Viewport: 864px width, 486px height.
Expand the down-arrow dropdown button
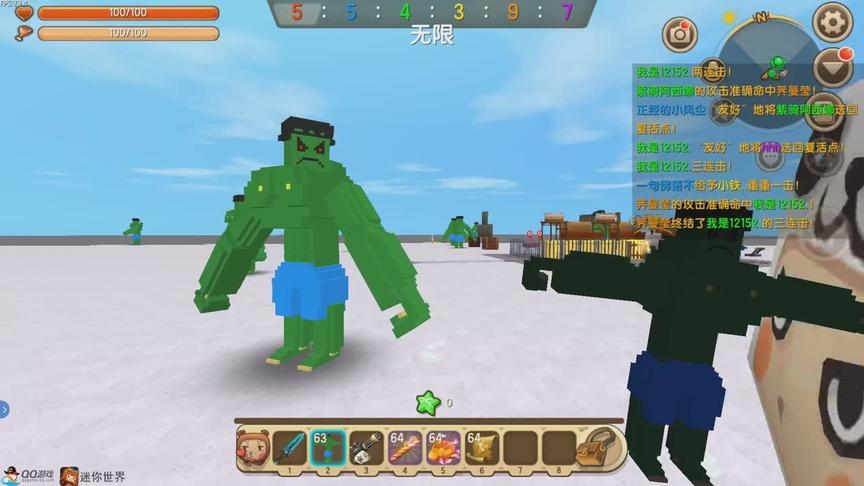pos(832,67)
